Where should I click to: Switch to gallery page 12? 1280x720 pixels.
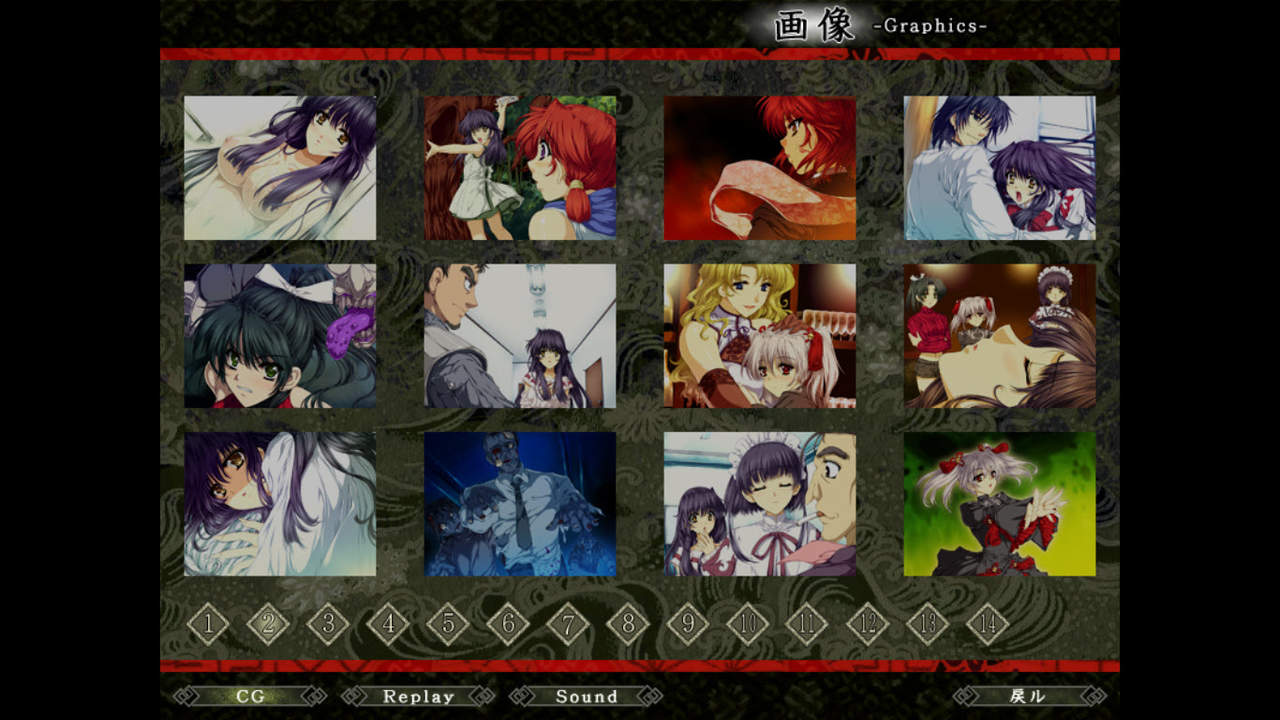868,625
